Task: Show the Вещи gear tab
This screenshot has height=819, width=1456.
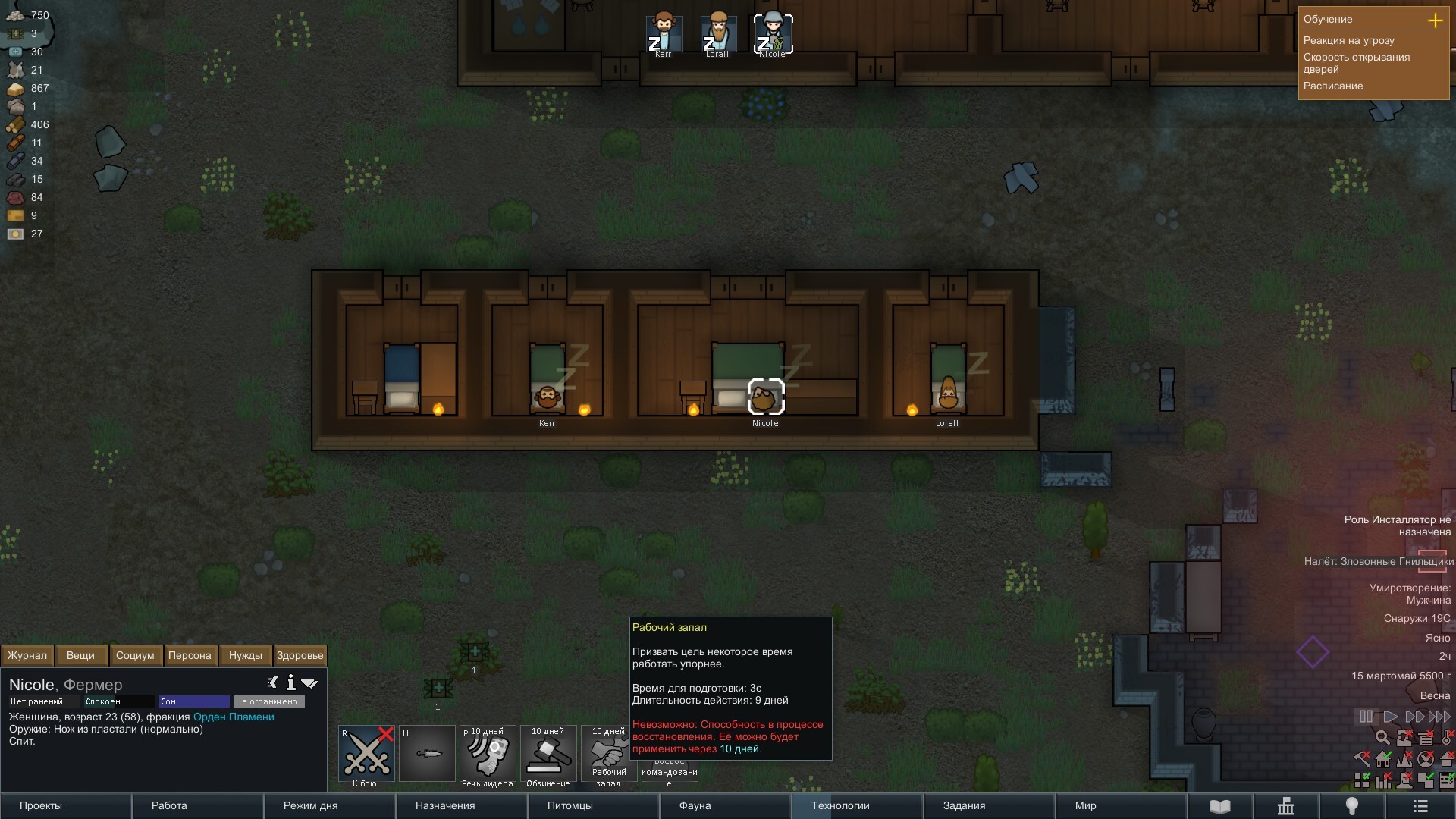Action: [80, 655]
